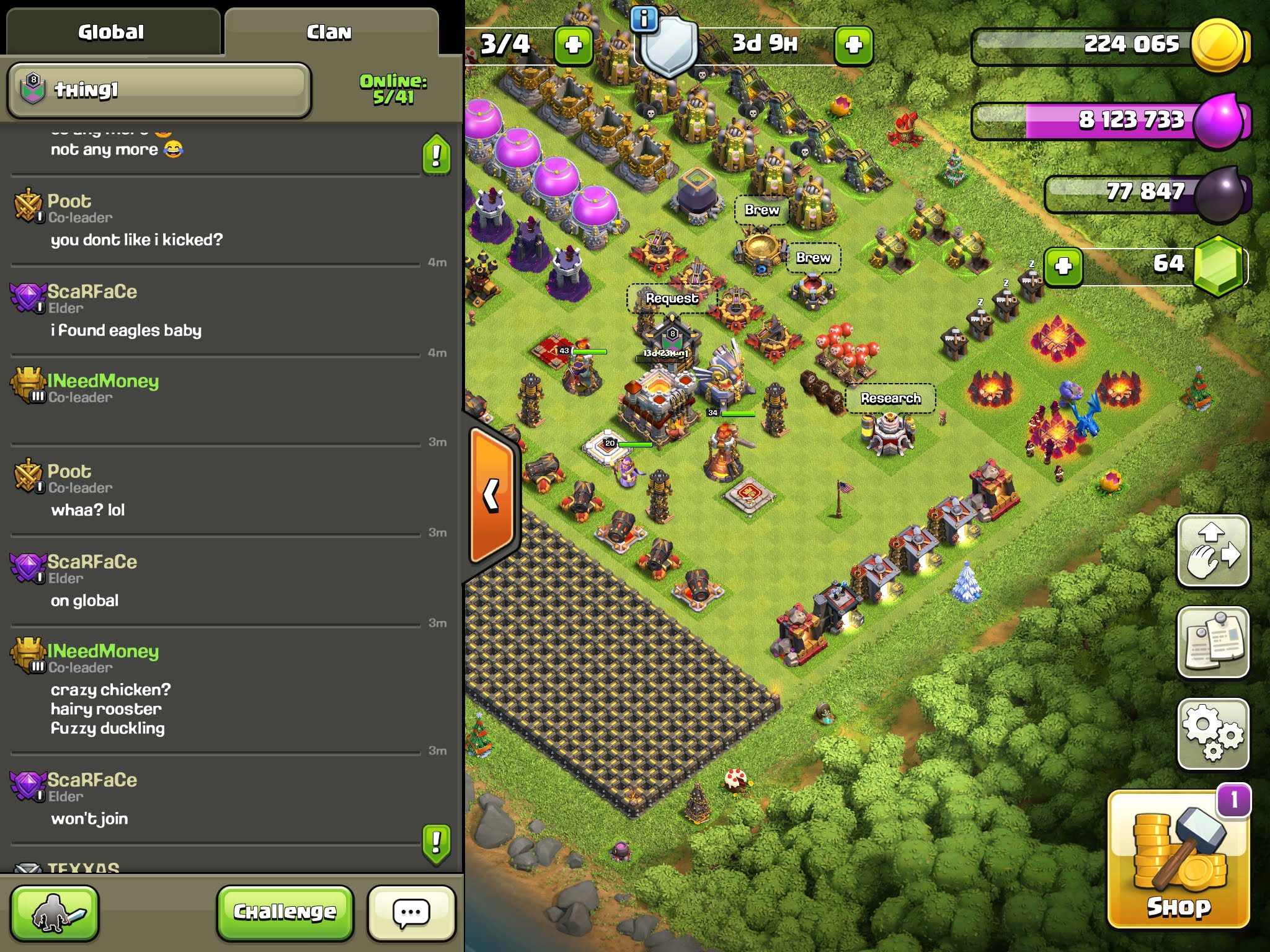Open the shield info icon
The width and height of the screenshot is (1270, 952).
tap(644, 19)
